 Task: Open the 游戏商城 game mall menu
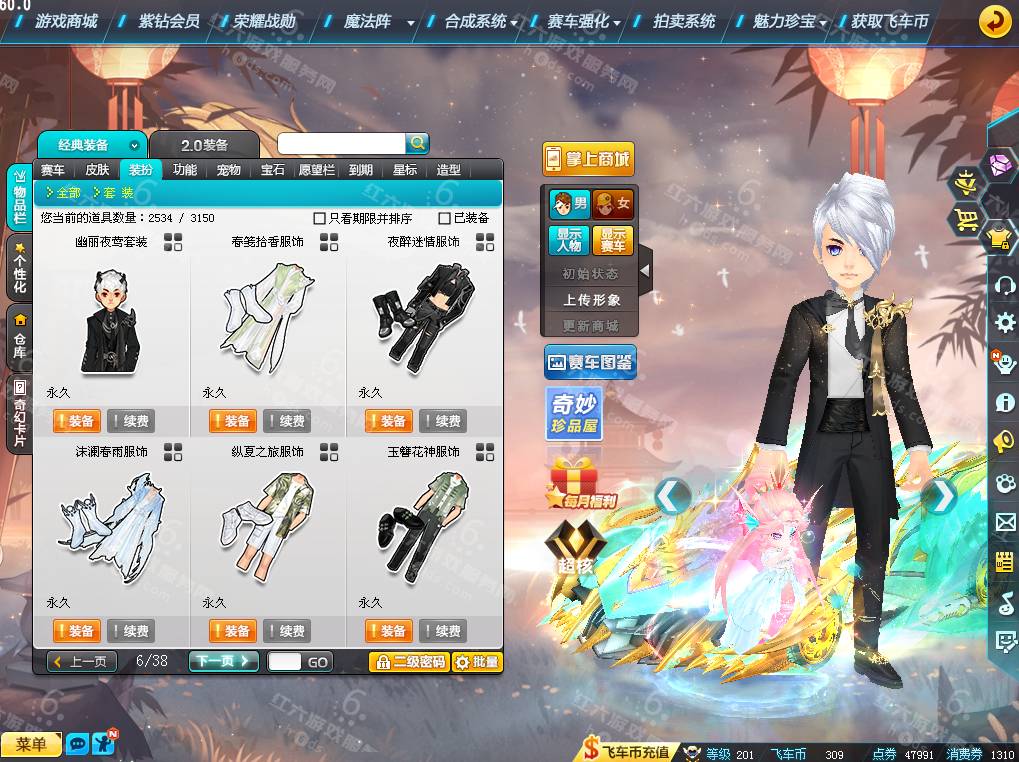(66, 21)
